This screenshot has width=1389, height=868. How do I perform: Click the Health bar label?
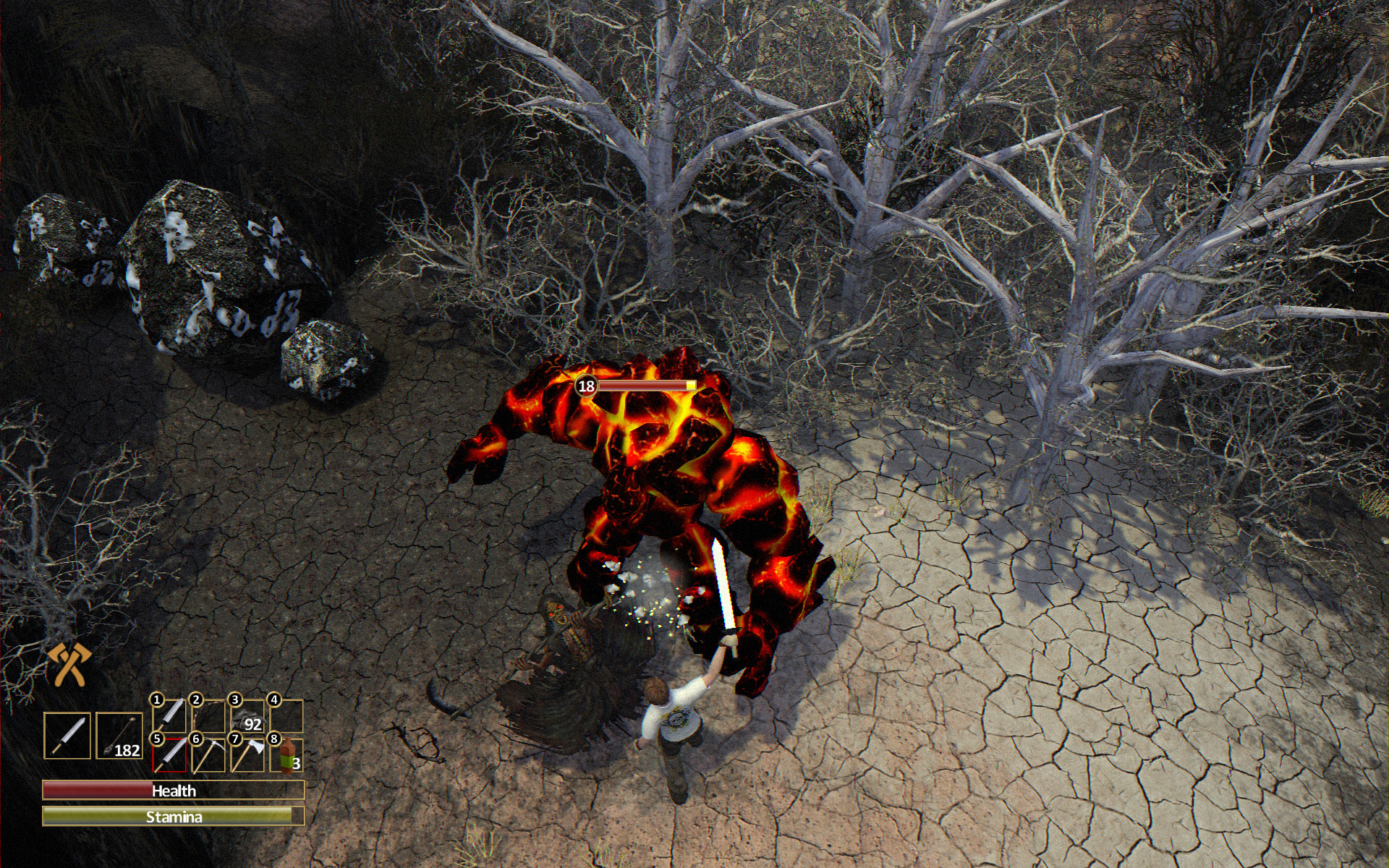[172, 791]
